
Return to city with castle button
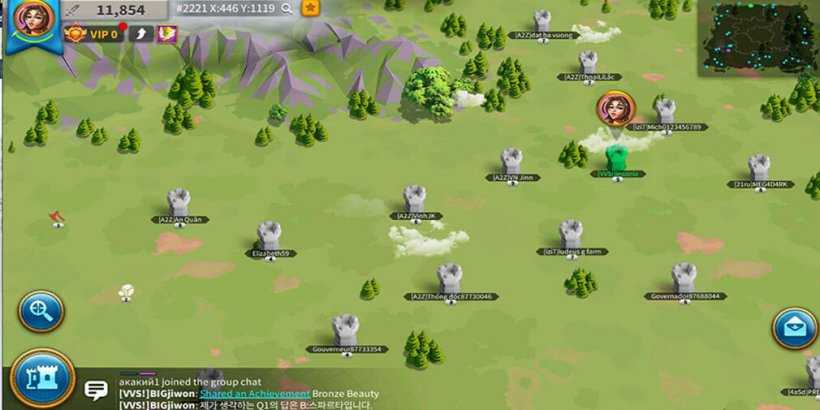pyautogui.click(x=41, y=378)
